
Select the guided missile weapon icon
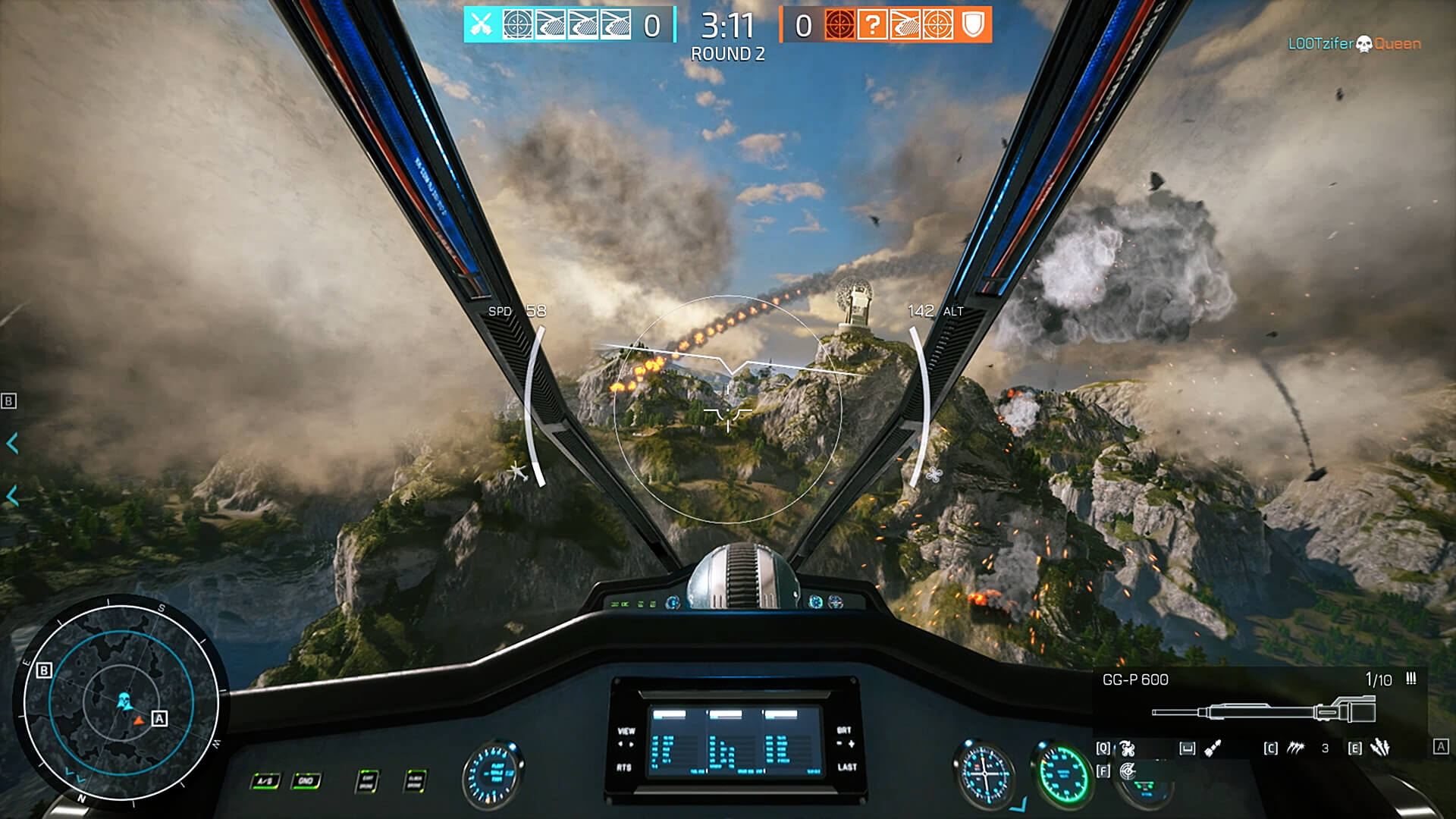tap(1213, 748)
